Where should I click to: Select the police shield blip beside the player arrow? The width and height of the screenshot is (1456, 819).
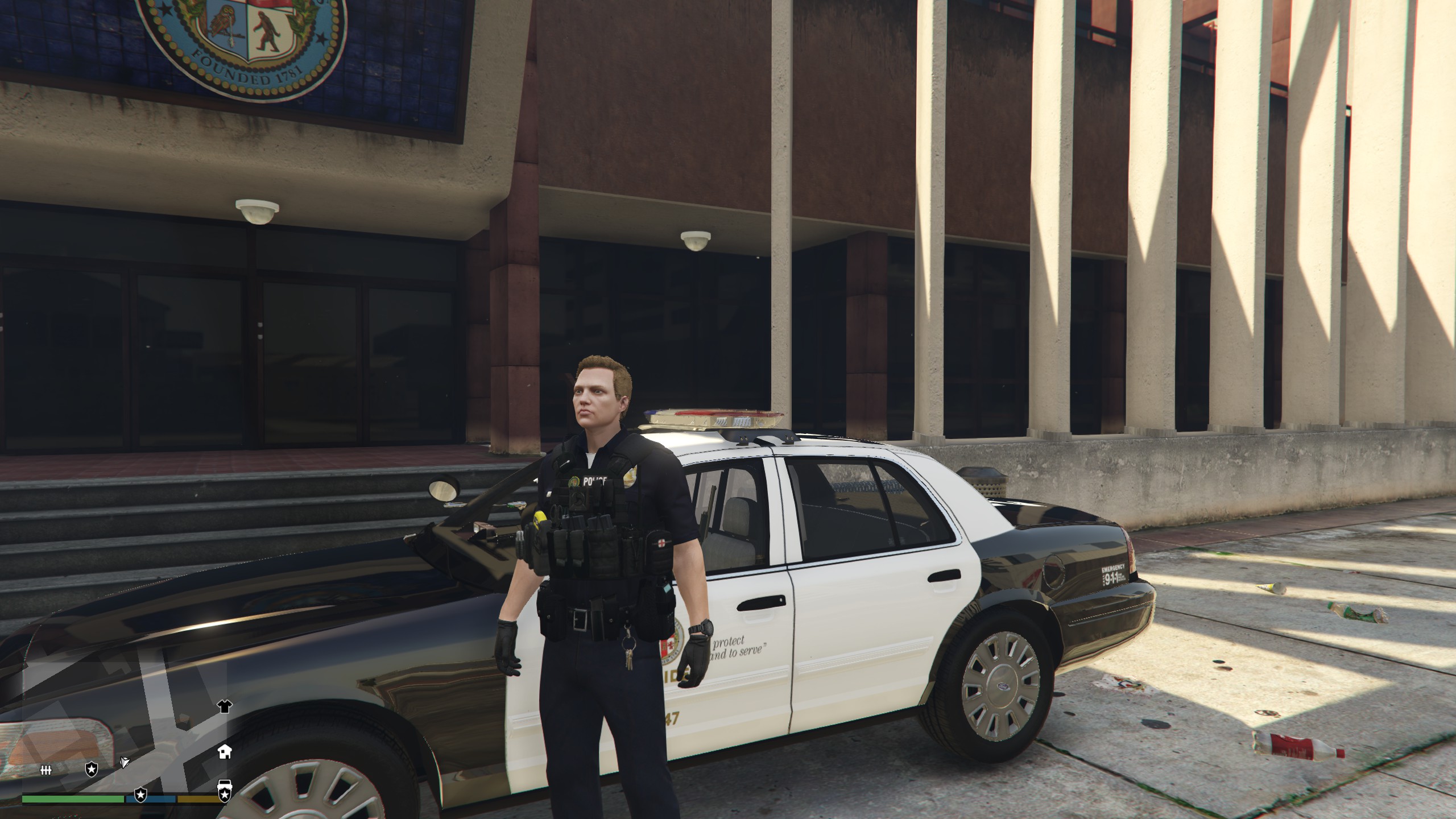point(91,770)
